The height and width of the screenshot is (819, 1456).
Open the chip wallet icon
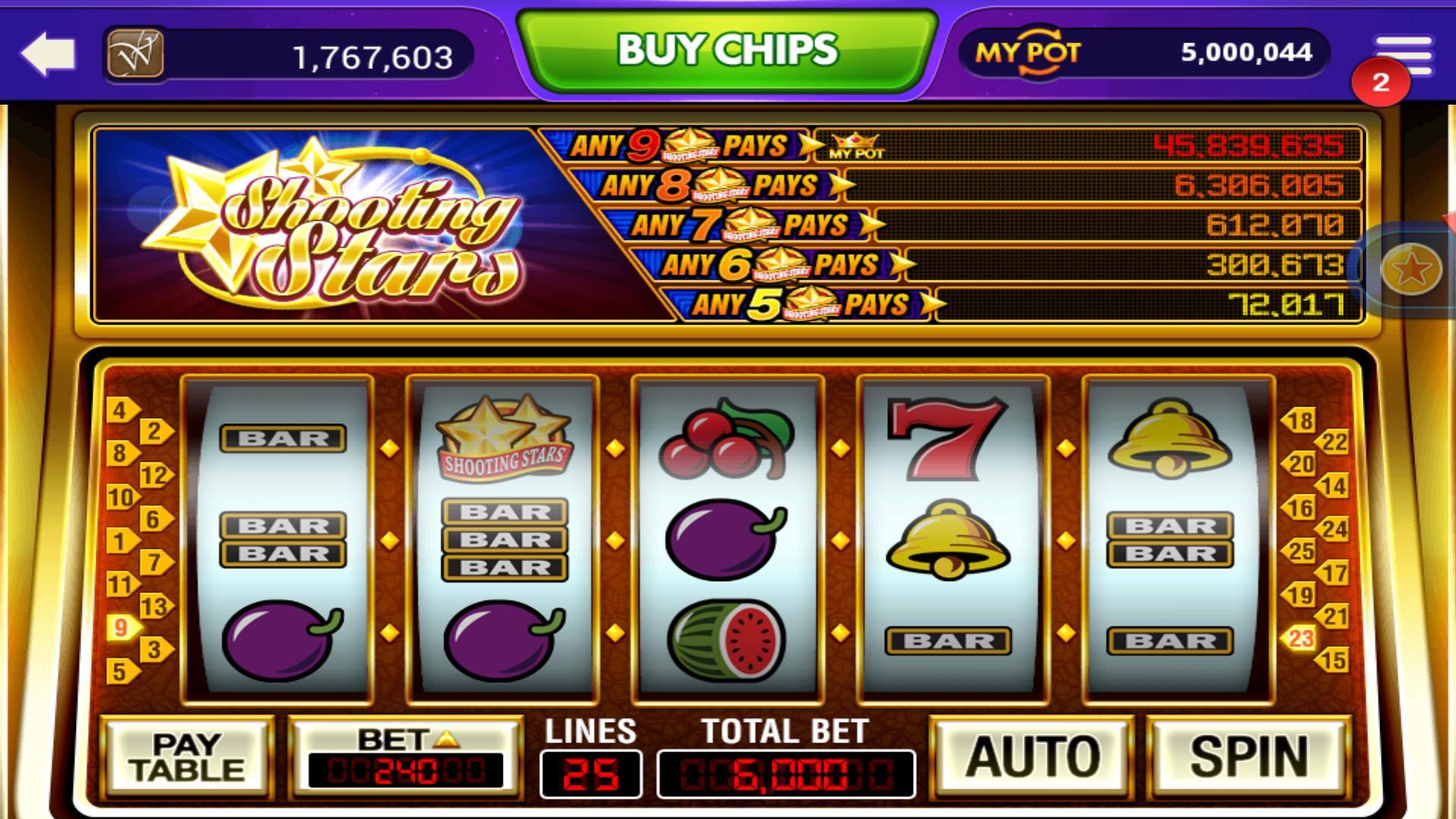tap(136, 53)
